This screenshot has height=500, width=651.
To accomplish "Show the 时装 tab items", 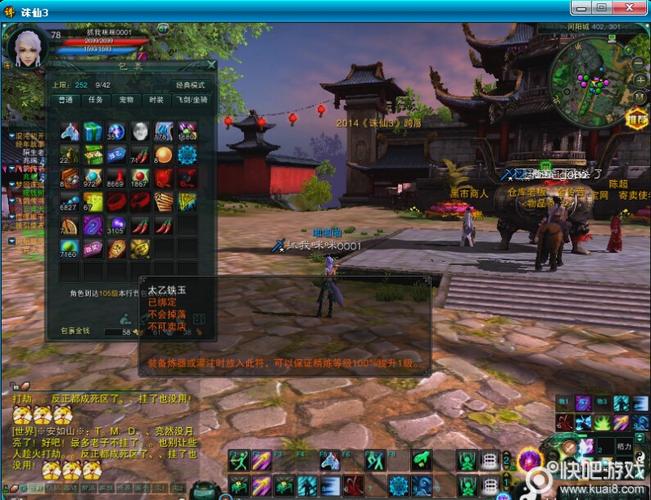I will (157, 100).
